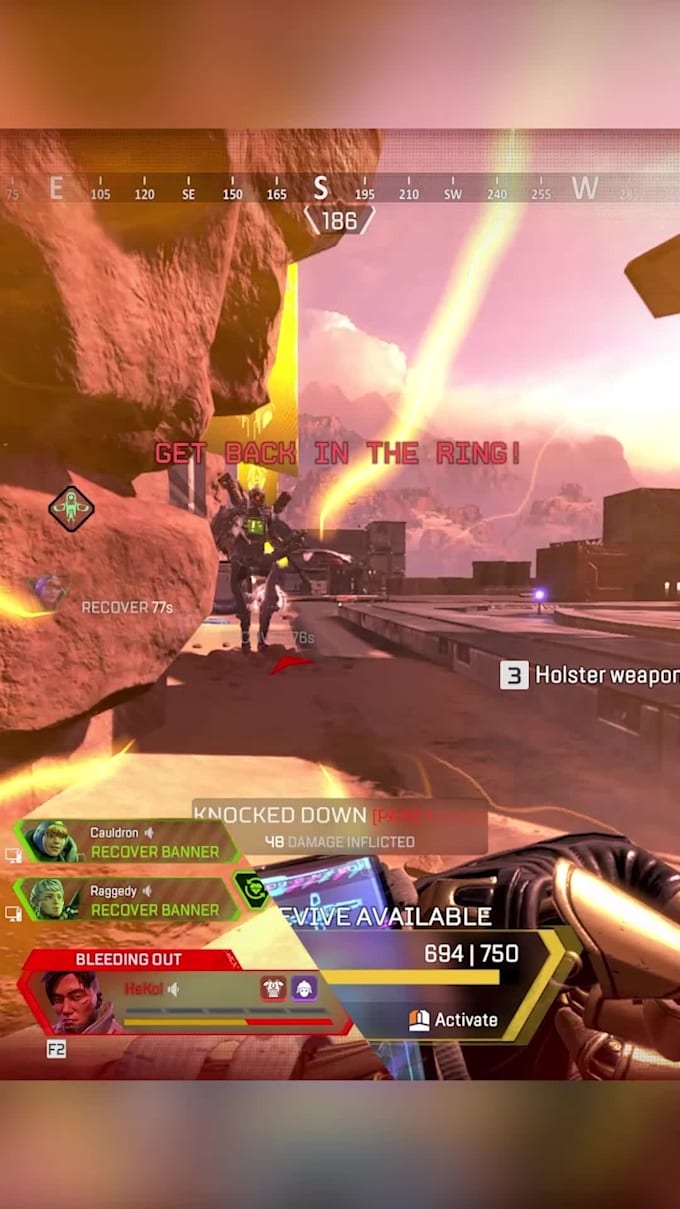The image size is (680, 1209).
Task: Click the green diamond teammate marker
Action: coord(71,509)
